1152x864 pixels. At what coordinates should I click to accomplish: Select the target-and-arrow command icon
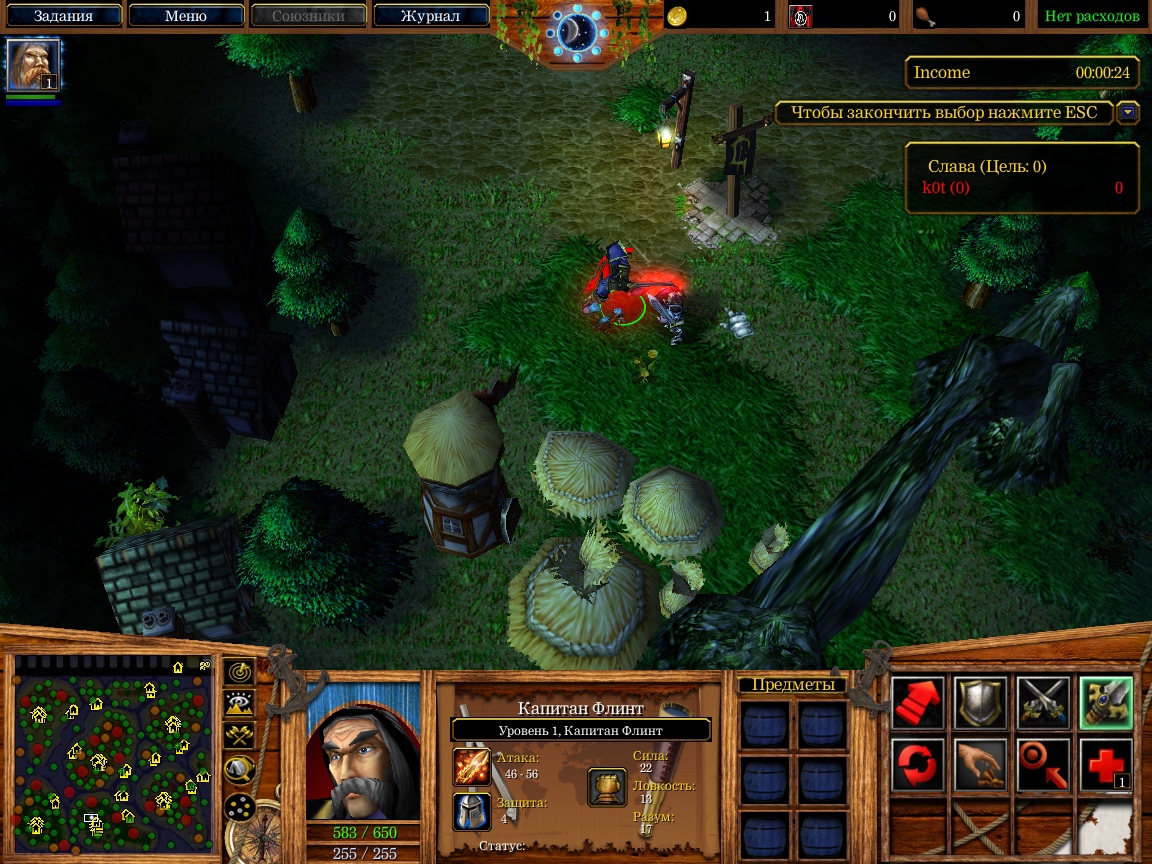tap(1042, 765)
